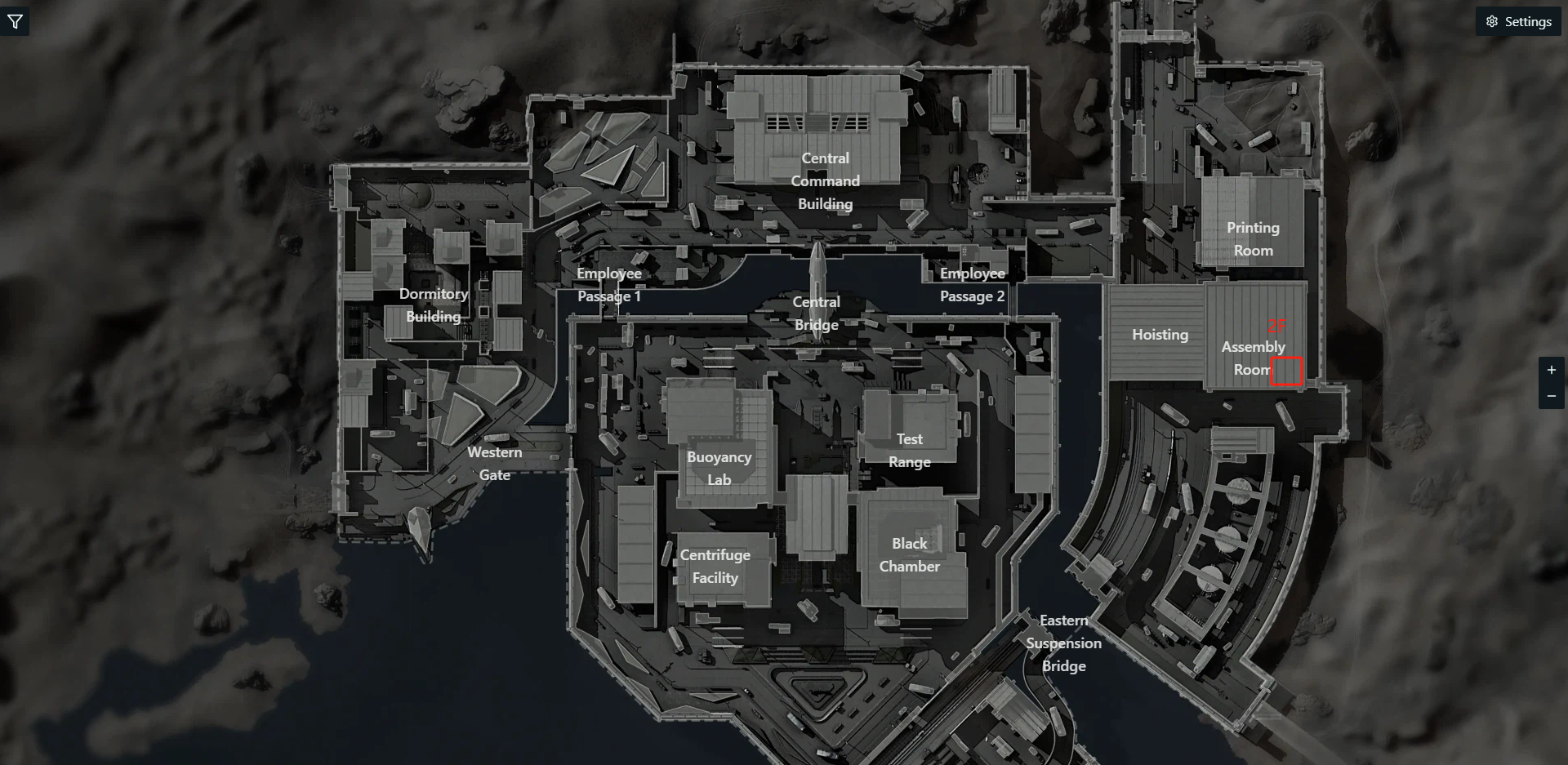Image resolution: width=1568 pixels, height=765 pixels.
Task: Open the map filter funnel icon
Action: click(15, 22)
